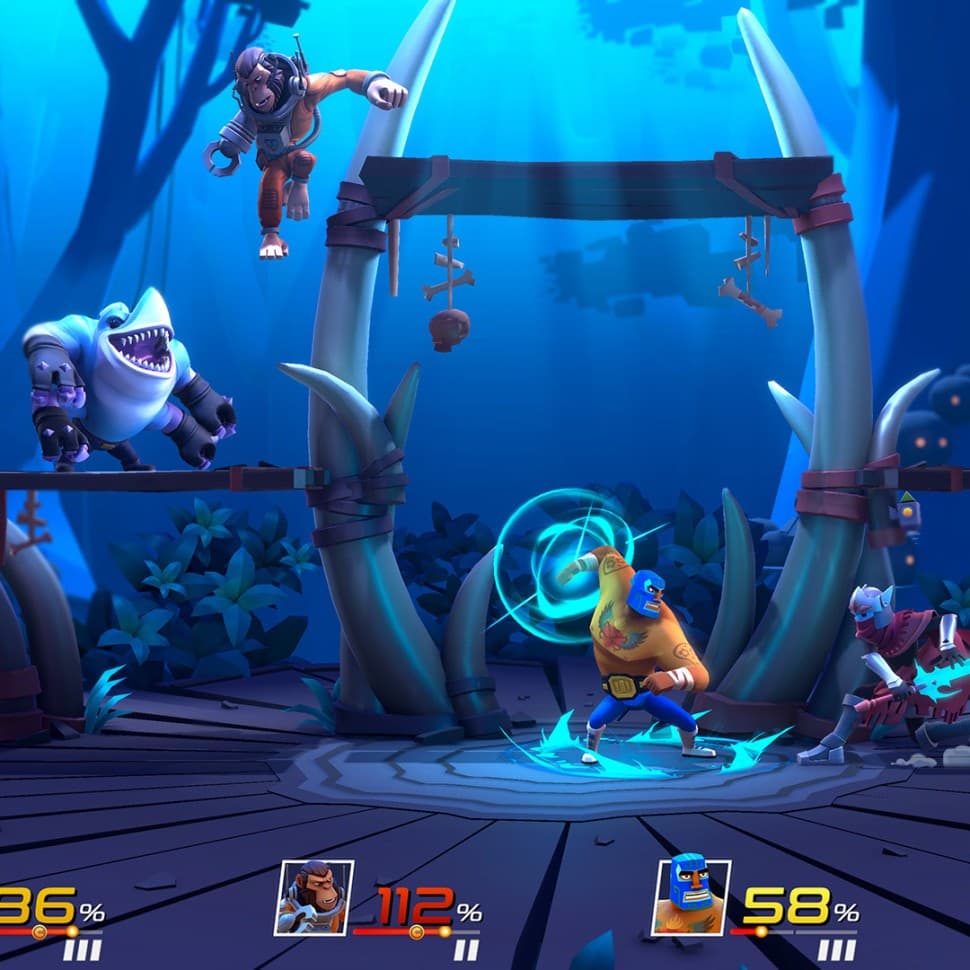Select the blue-masked luchador fighter portrait
Viewport: 970px width, 970px height.
[691, 897]
